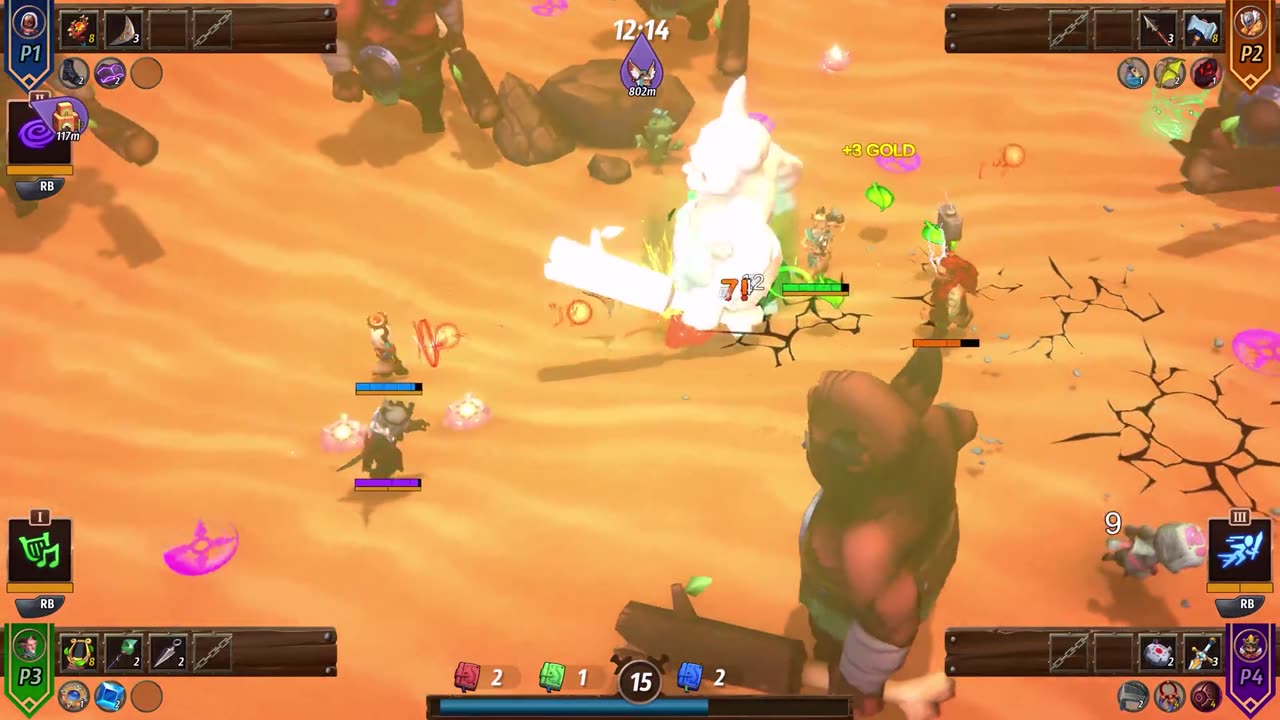Screen dimensions: 1280x720
Task: Click P2's dark red gem trinket
Action: [1206, 73]
